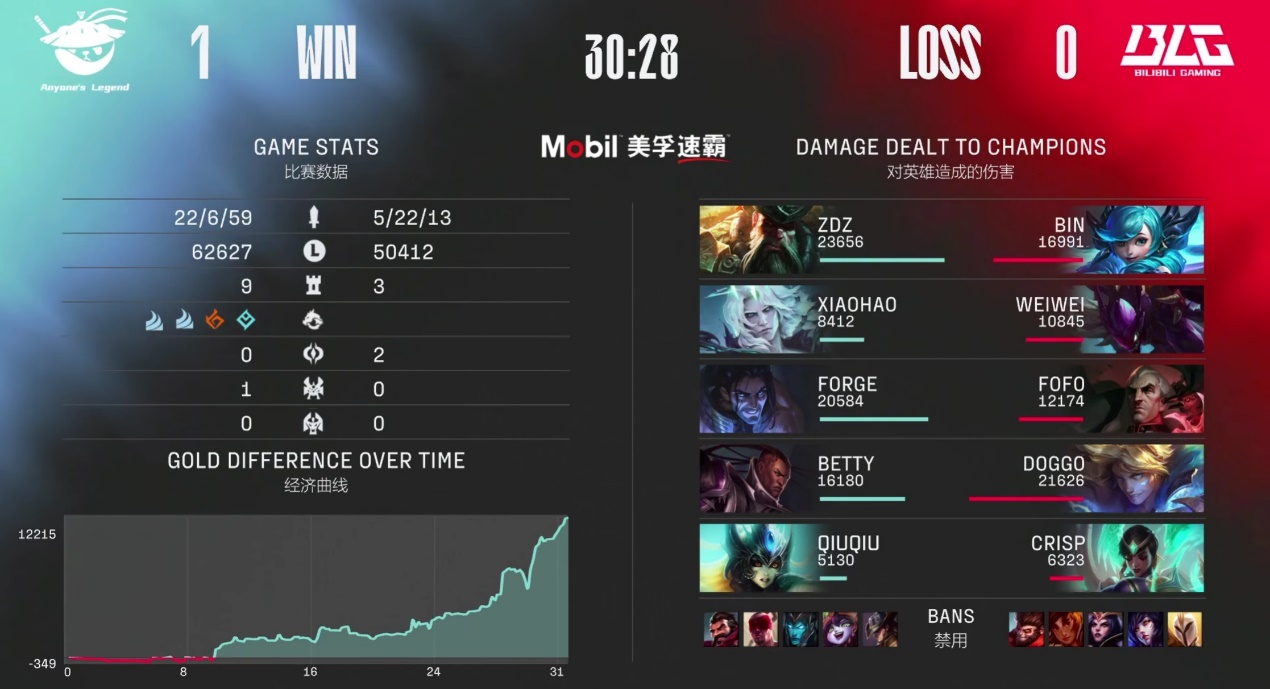Open the gold difference over time graph
Screen dimensions: 1270x689
pyautogui.click(x=316, y=588)
